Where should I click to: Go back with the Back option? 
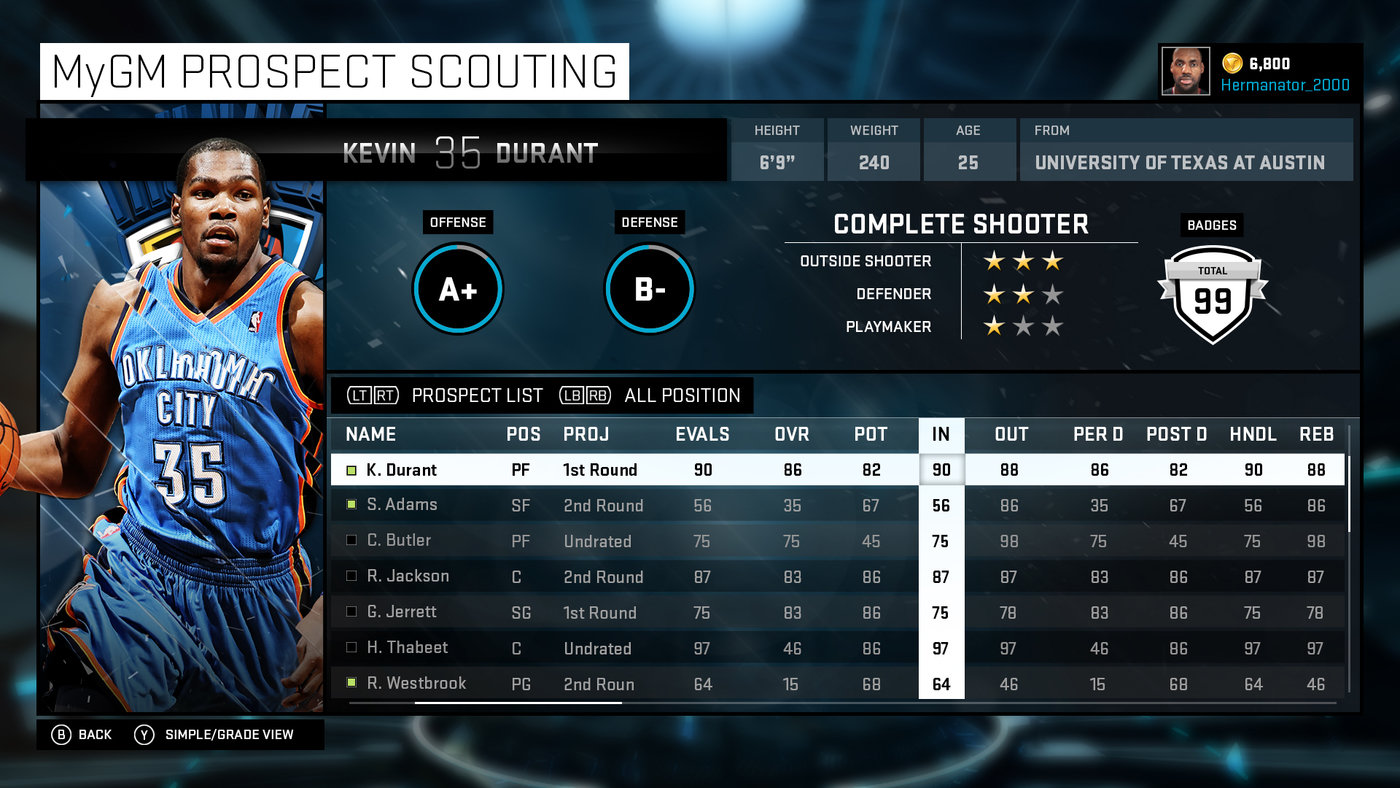pyautogui.click(x=83, y=735)
